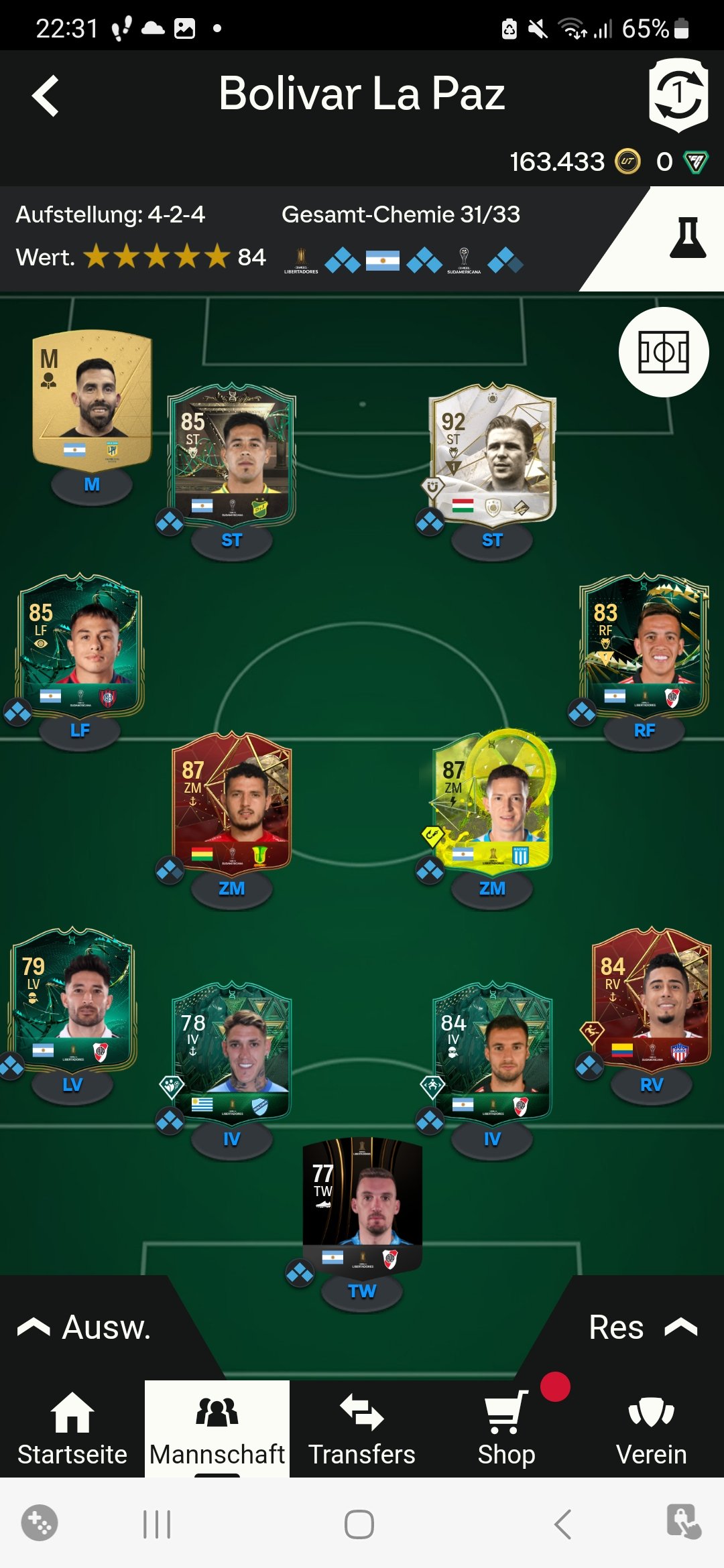
Task: Go back with the top-left arrow
Action: tap(46, 96)
